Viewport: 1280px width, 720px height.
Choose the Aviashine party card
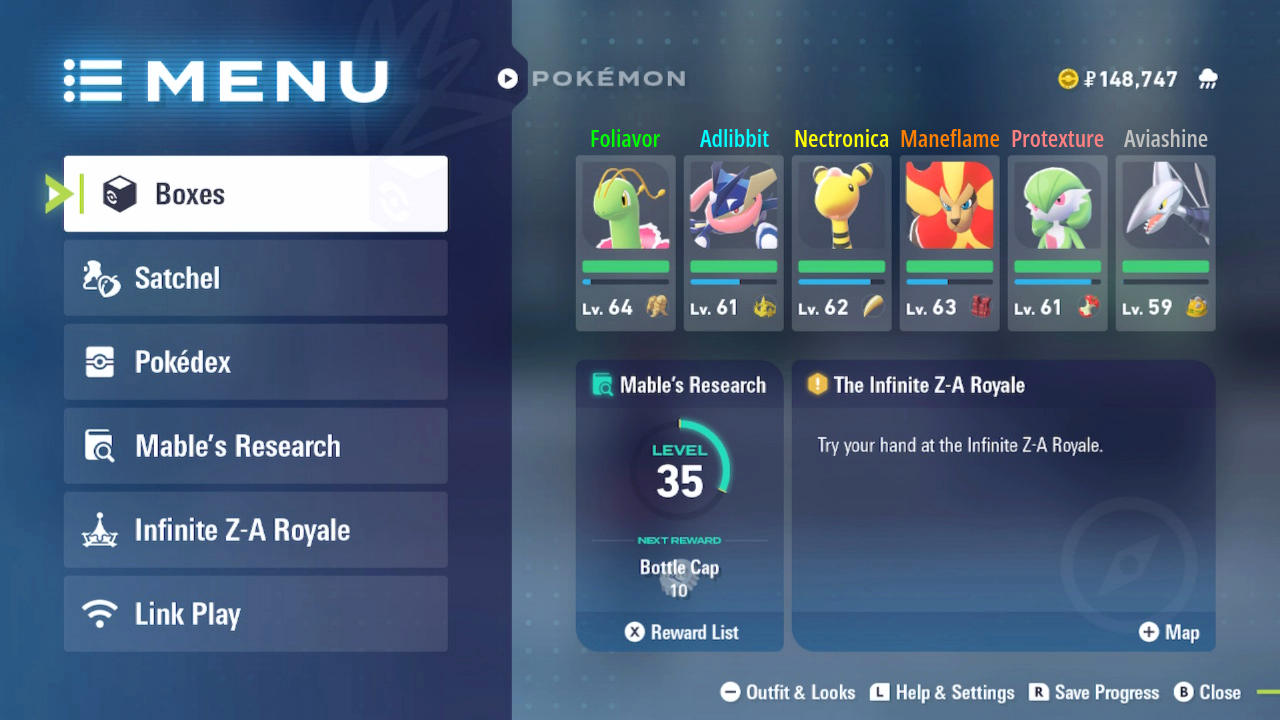[1166, 243]
